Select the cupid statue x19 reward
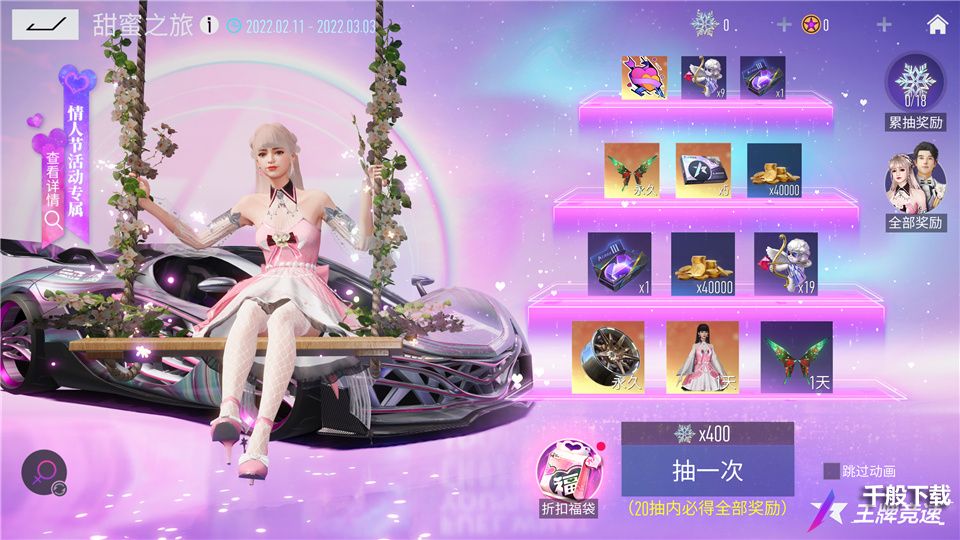The width and height of the screenshot is (960, 540). click(x=785, y=264)
